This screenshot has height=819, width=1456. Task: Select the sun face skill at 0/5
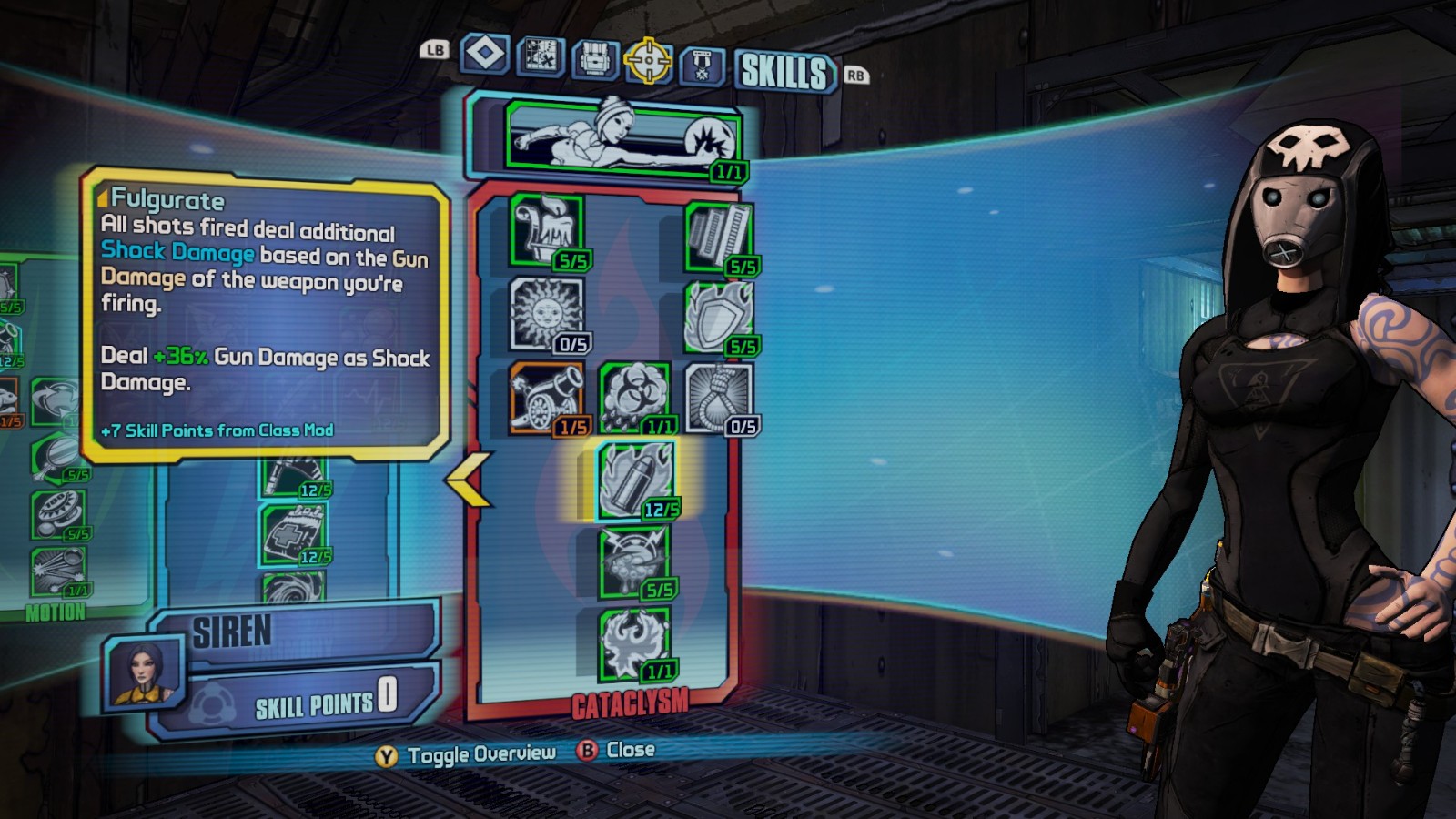pos(546,314)
